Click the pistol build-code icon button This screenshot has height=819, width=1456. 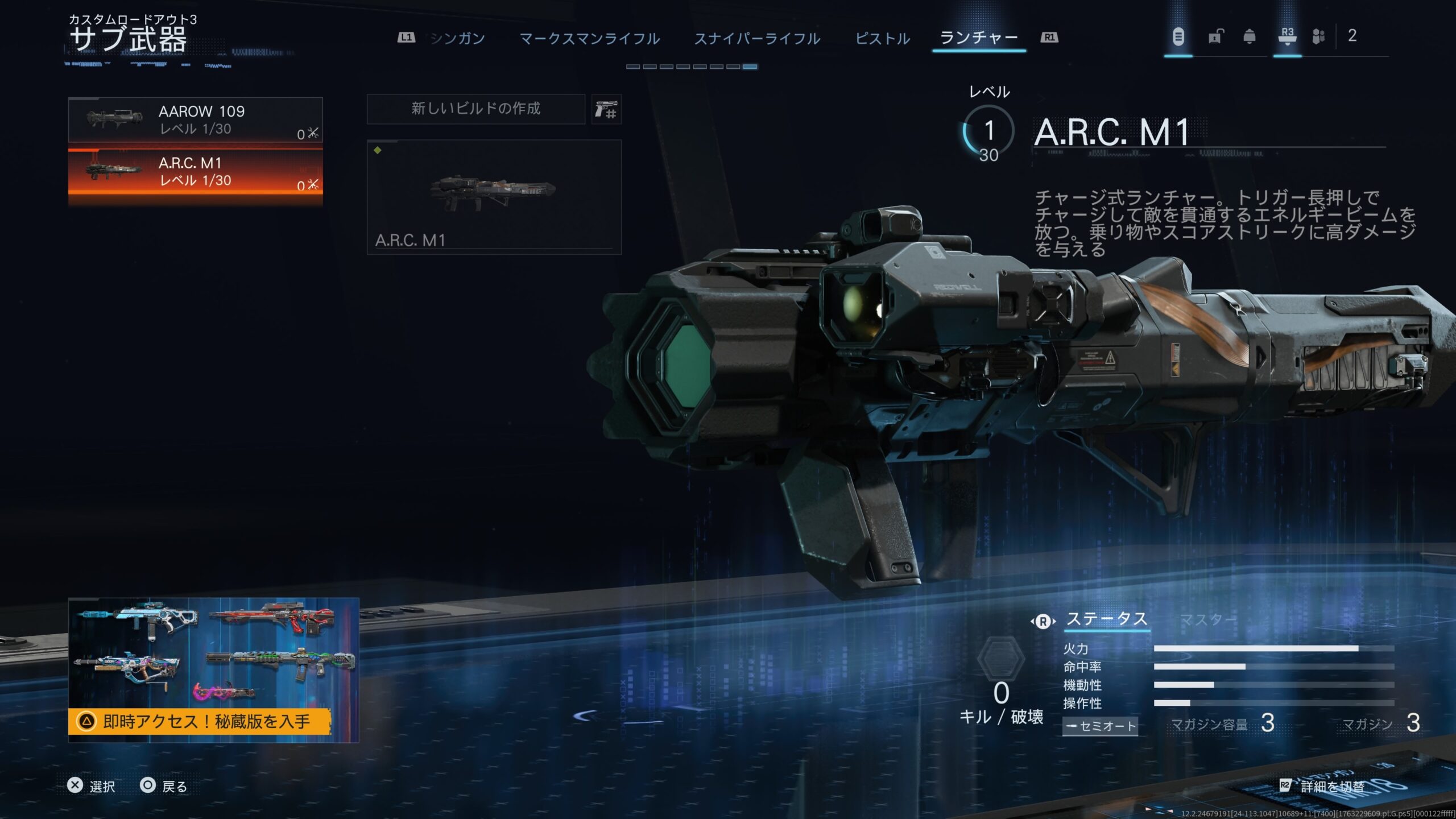(x=606, y=109)
